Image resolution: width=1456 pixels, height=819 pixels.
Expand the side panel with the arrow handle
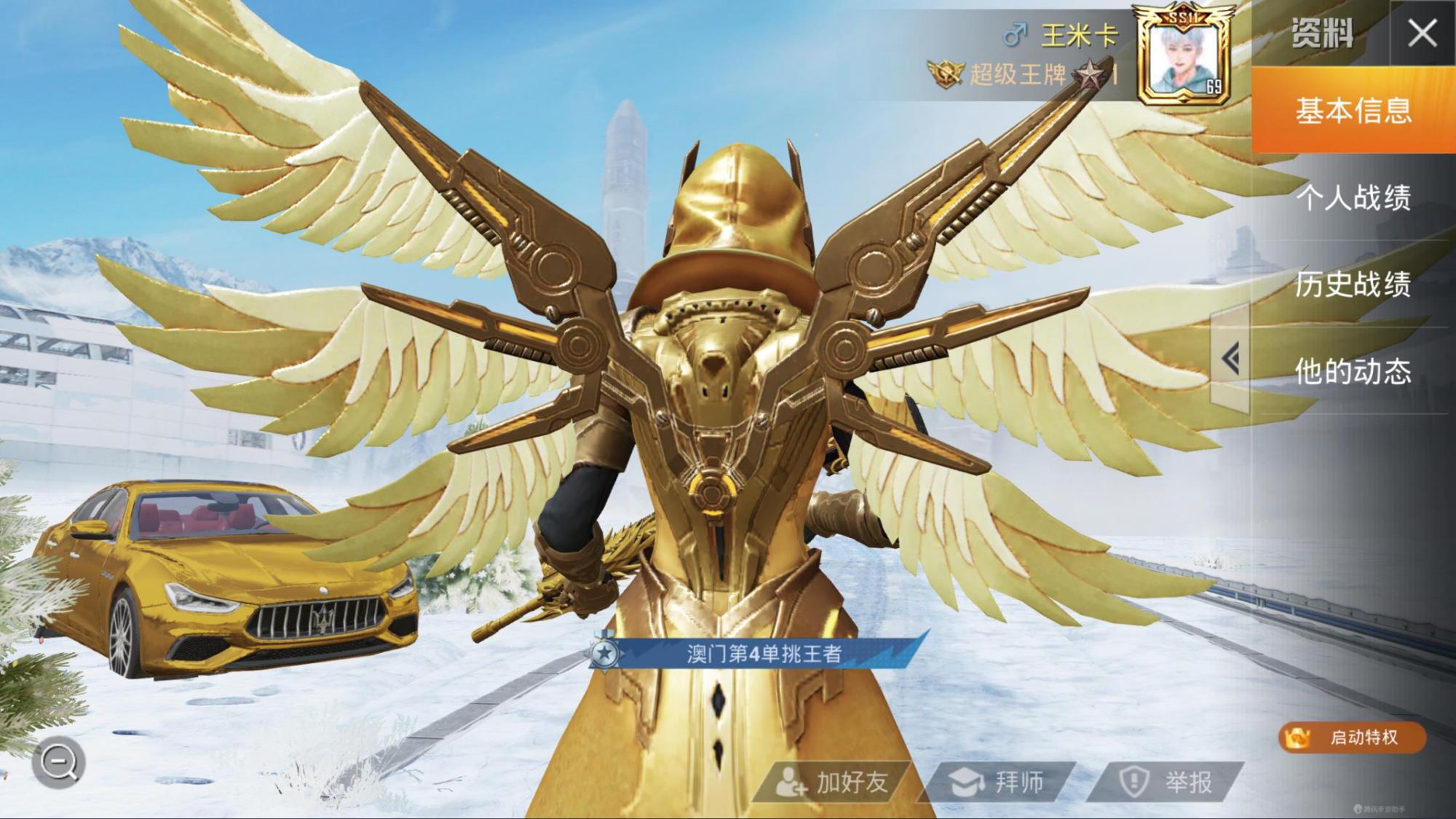coord(1230,359)
